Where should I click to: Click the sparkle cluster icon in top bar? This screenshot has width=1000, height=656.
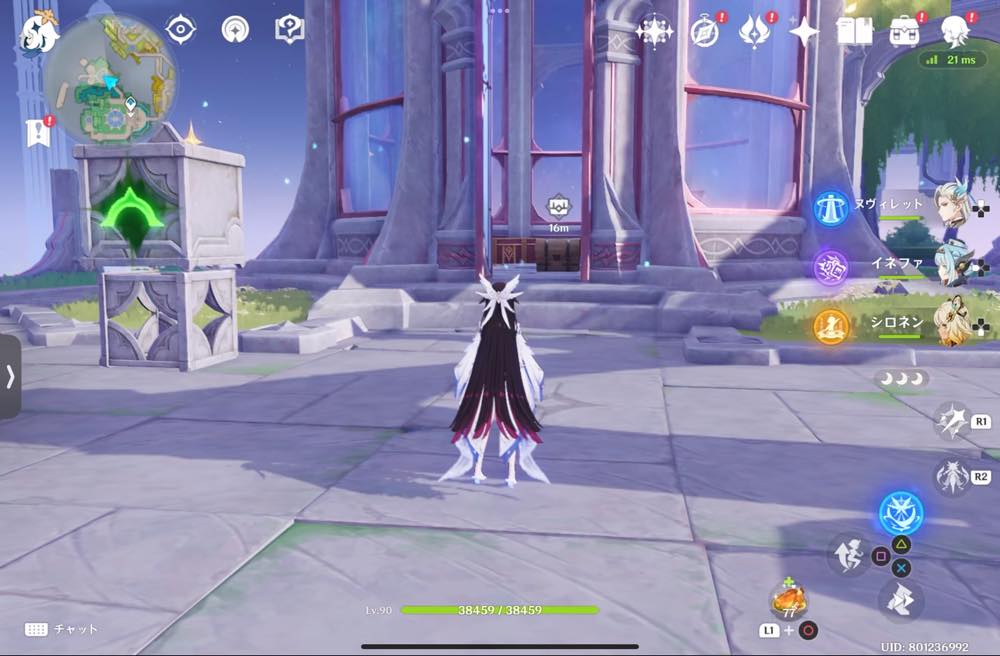654,32
